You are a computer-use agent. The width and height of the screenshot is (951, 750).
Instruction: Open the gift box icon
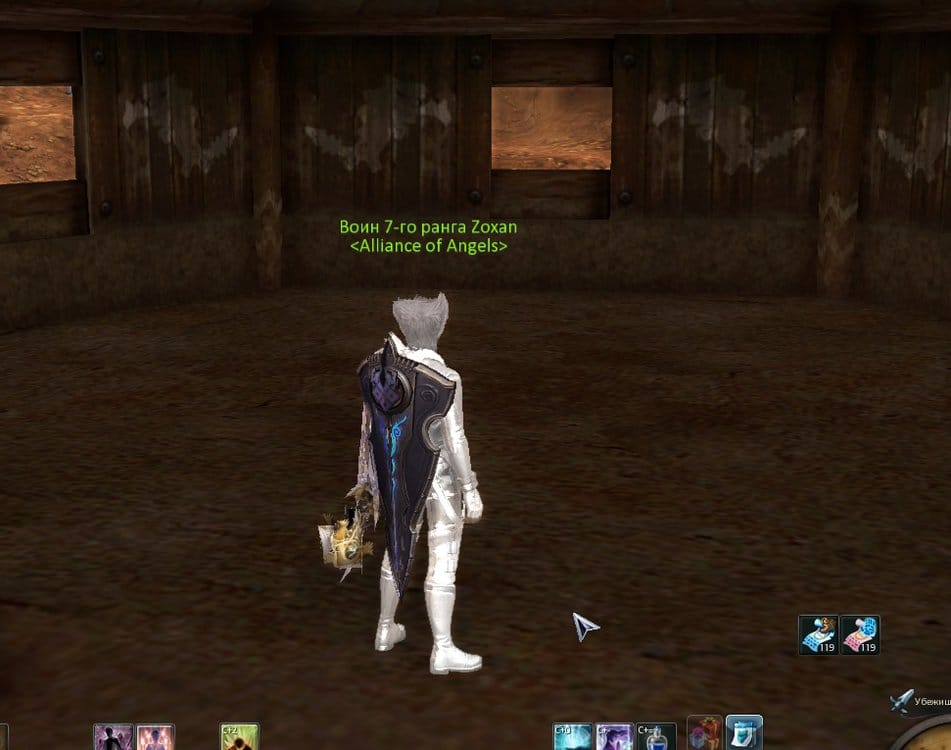click(x=705, y=734)
